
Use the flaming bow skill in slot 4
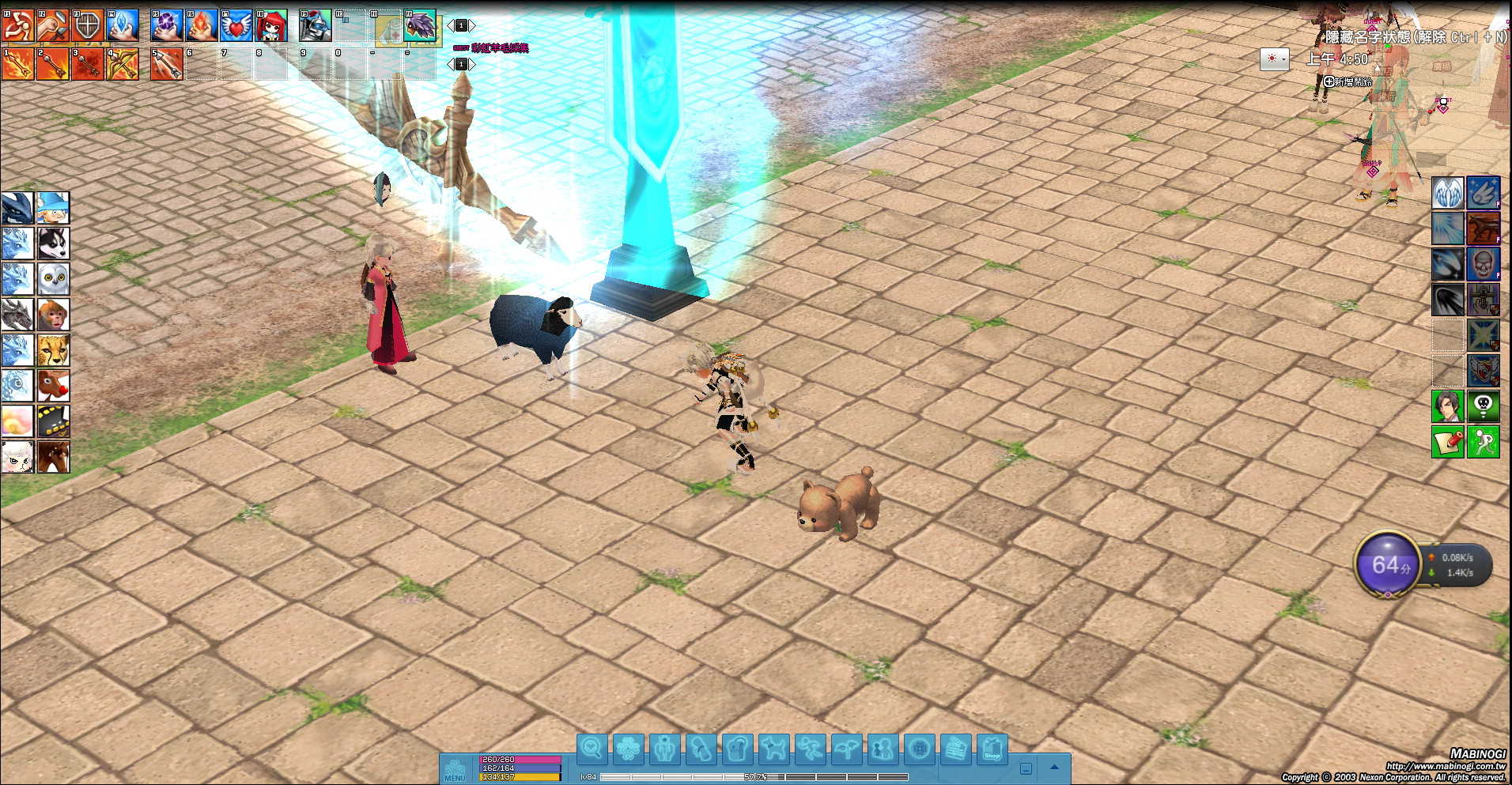pos(123,64)
